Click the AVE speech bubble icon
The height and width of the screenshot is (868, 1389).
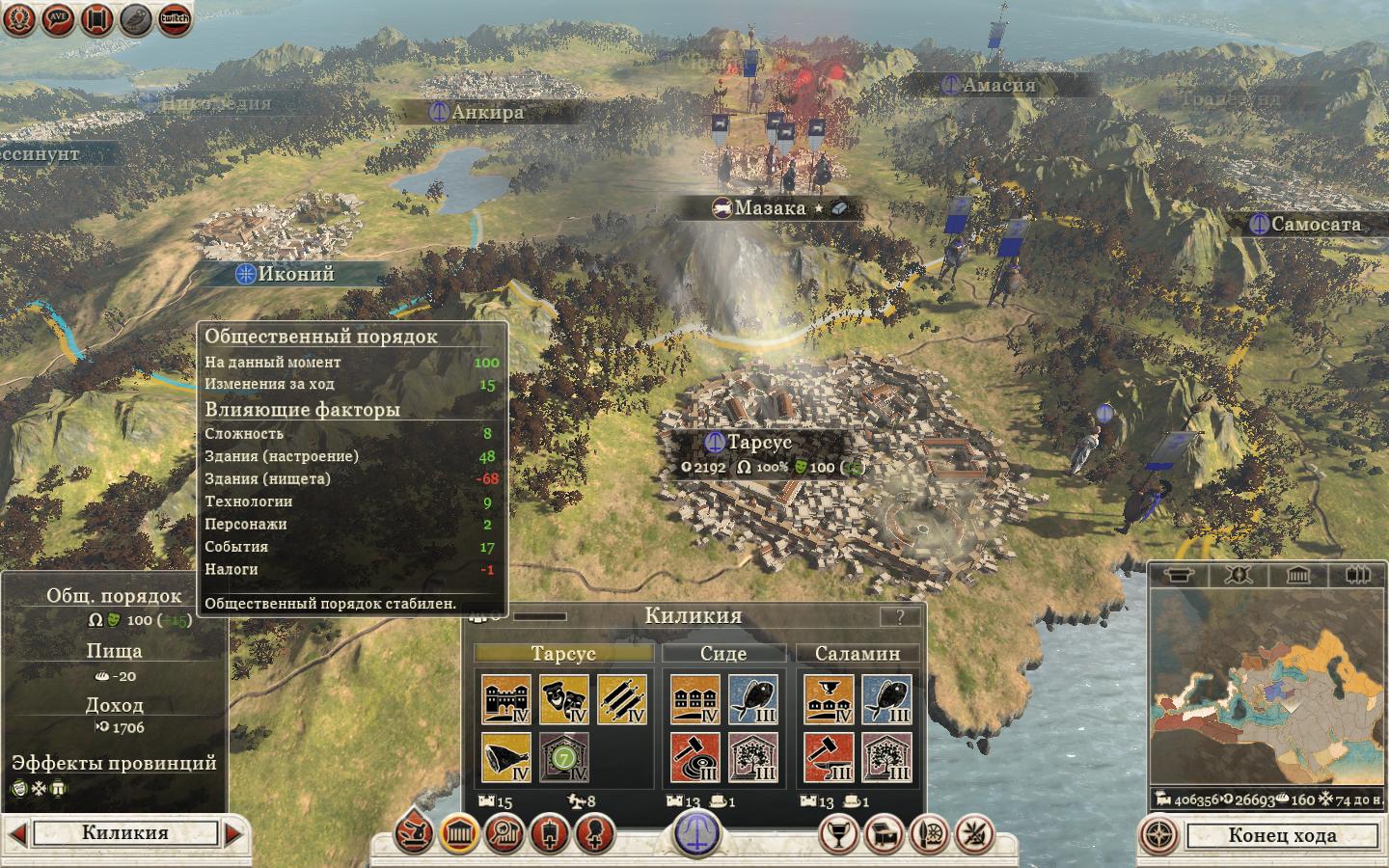(x=58, y=18)
